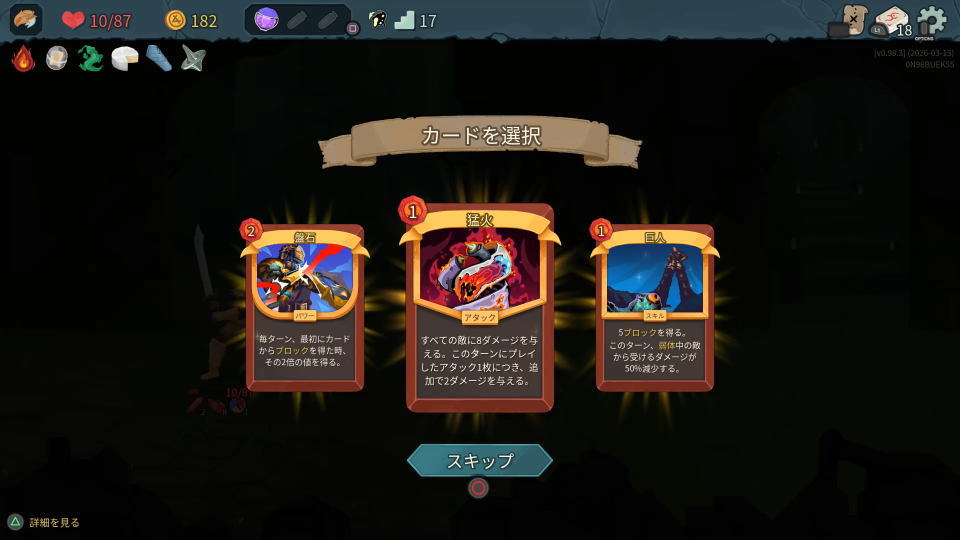Select the purple potion slot

click(266, 20)
